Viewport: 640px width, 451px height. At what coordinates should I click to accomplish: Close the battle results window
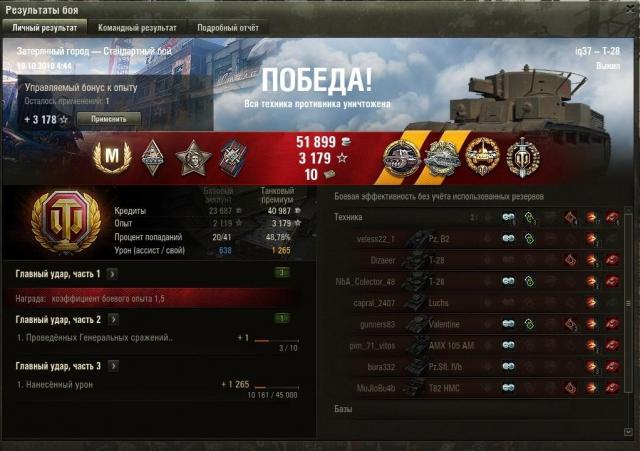point(627,8)
